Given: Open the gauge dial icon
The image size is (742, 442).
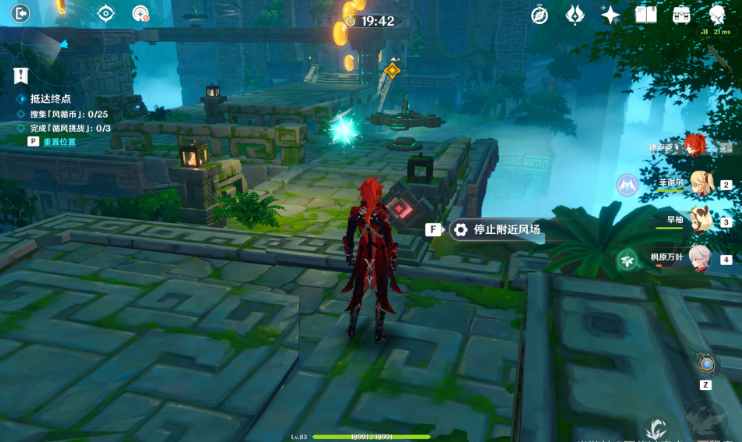Looking at the screenshot, I should [140, 14].
